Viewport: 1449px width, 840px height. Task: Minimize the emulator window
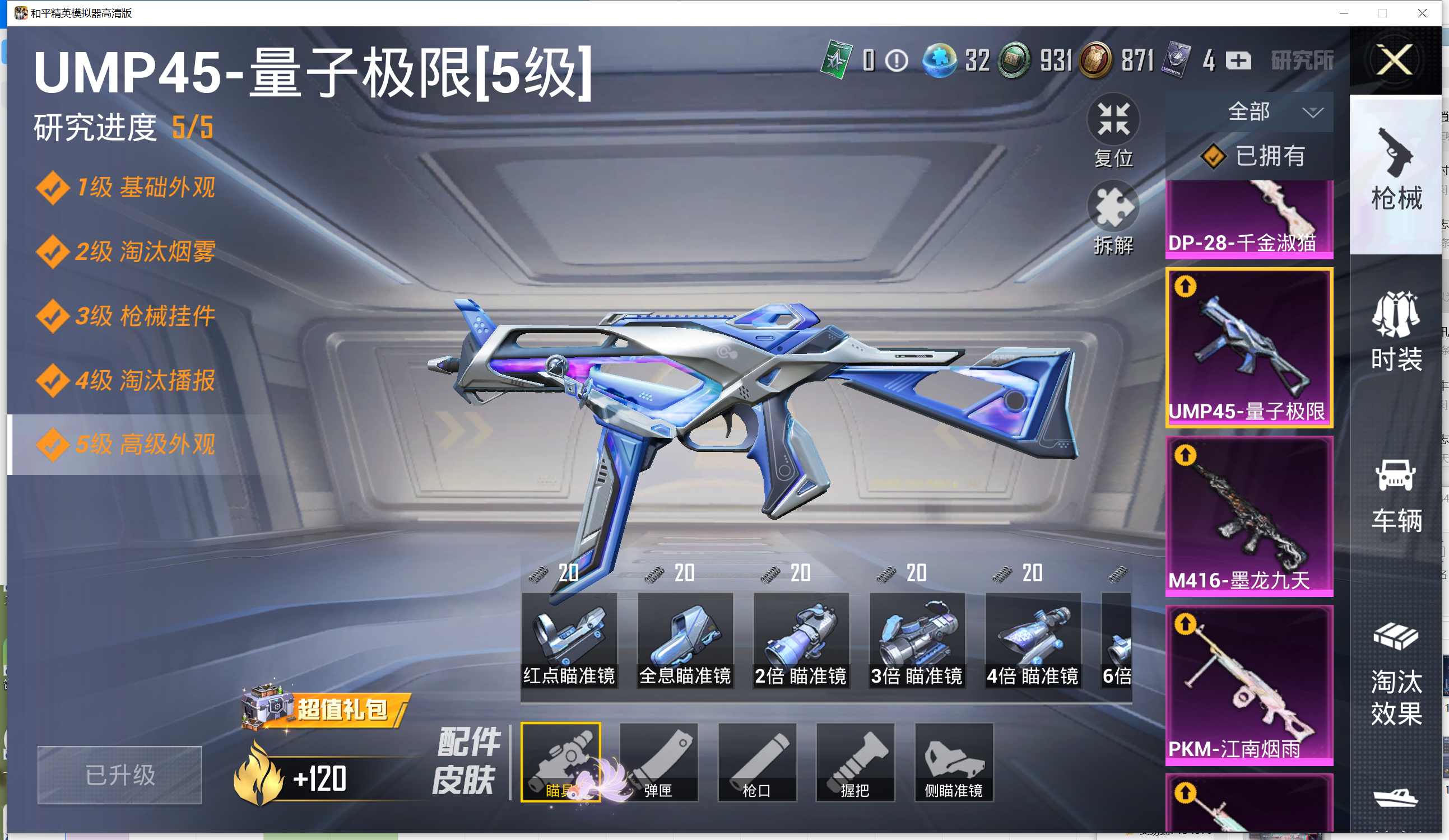pyautogui.click(x=1344, y=13)
